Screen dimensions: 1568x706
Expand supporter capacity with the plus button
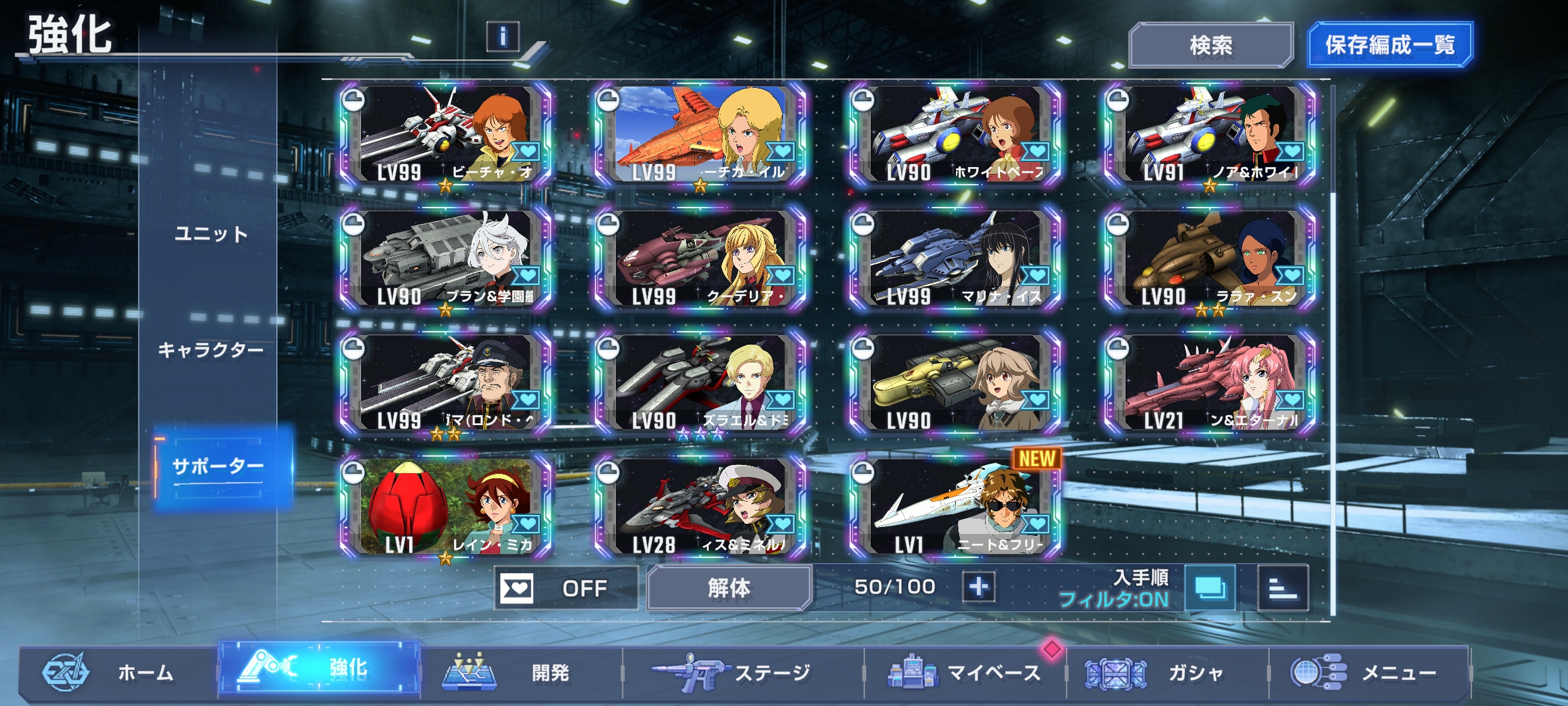point(979,587)
